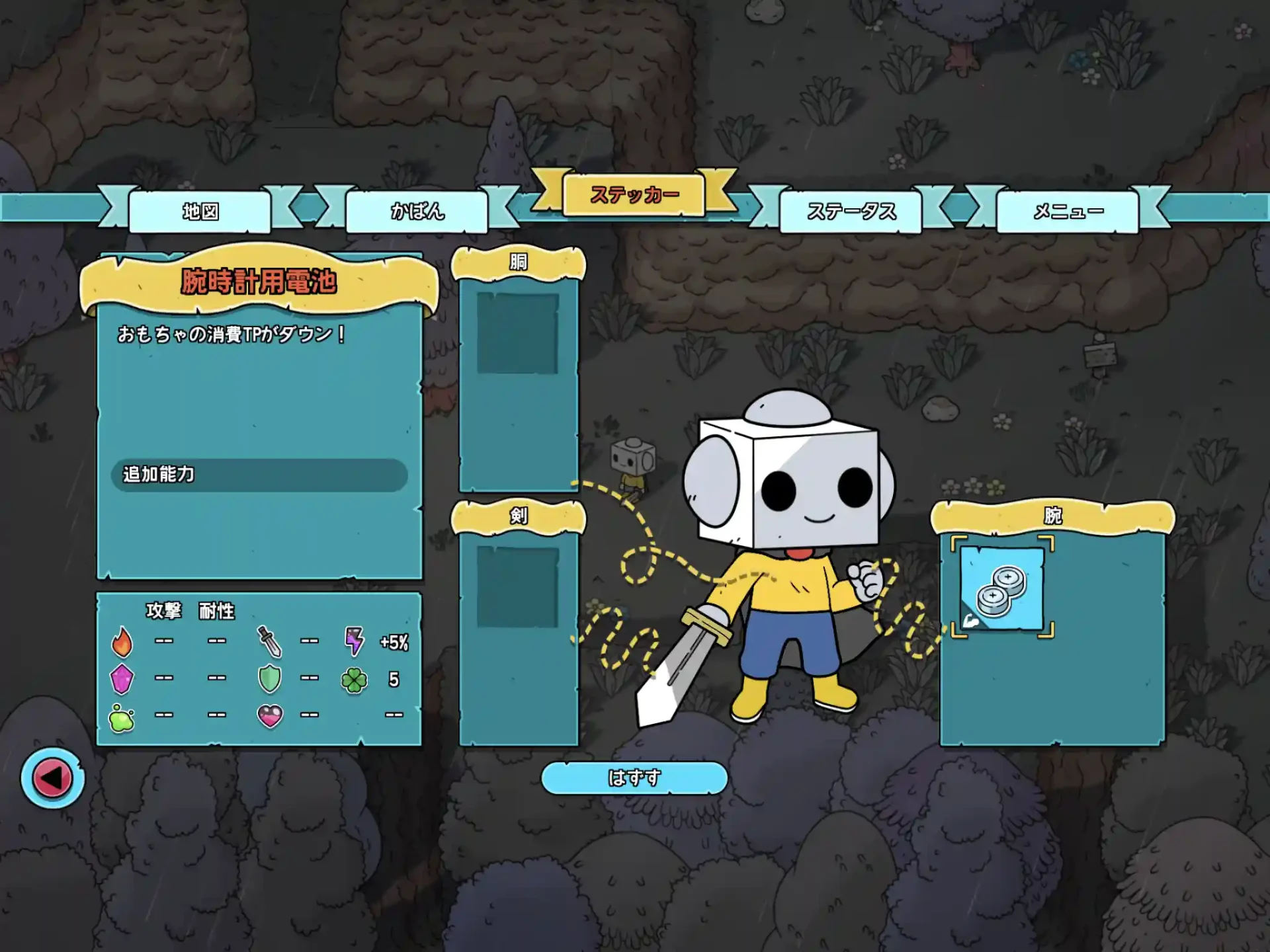The image size is (1270, 952).
Task: Open the メニュー menu tab
Action: tap(1068, 212)
